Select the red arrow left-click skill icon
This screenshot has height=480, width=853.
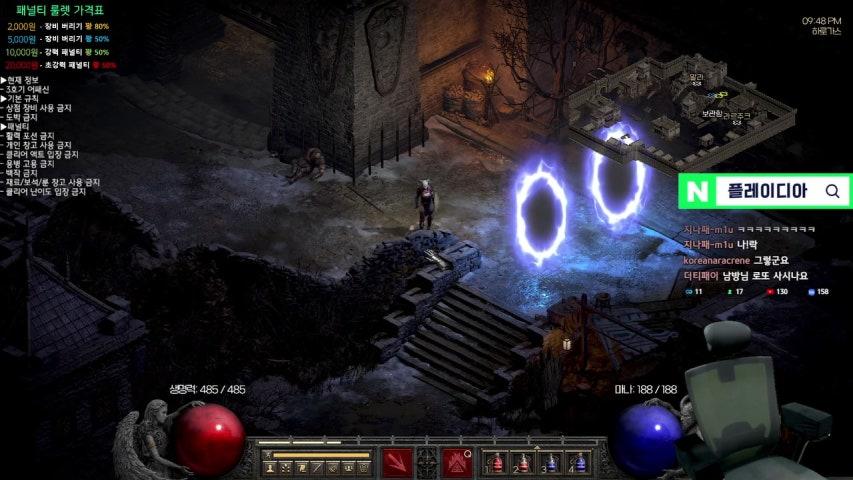pos(397,463)
